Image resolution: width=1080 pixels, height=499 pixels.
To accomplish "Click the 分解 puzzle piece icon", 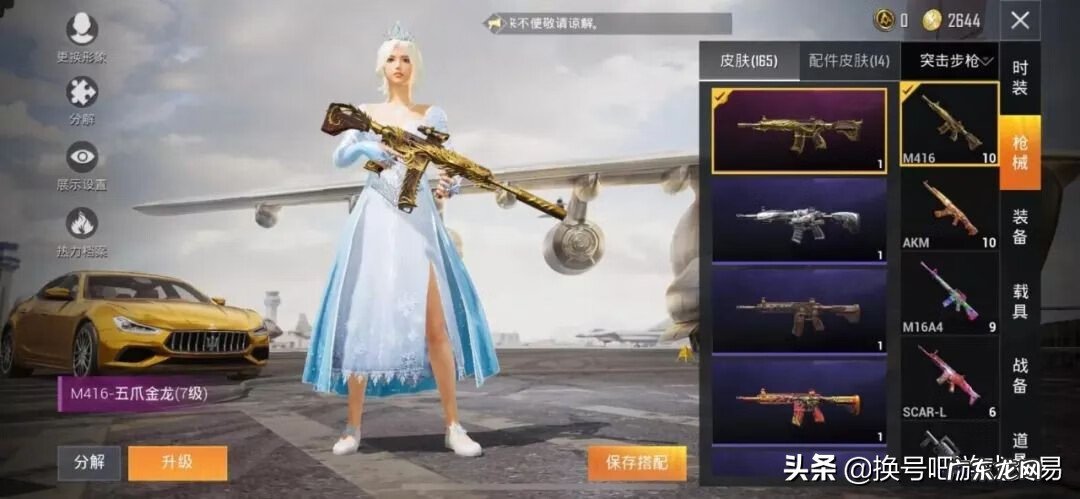I will (81, 93).
